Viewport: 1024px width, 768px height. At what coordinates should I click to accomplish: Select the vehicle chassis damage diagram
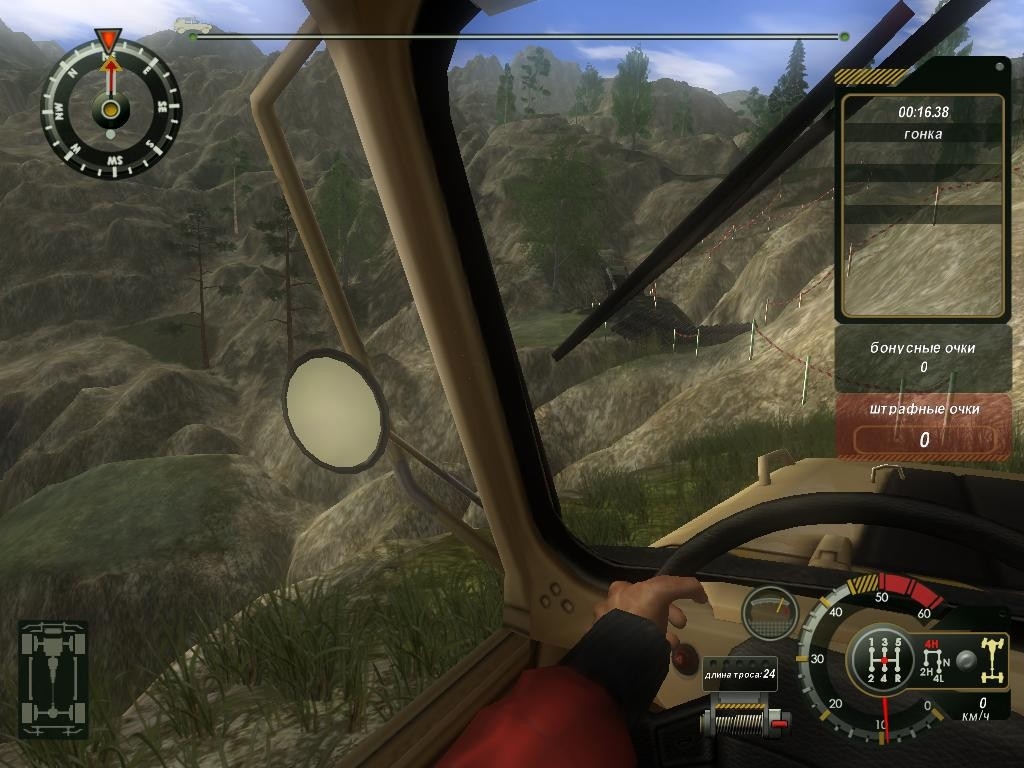point(53,679)
